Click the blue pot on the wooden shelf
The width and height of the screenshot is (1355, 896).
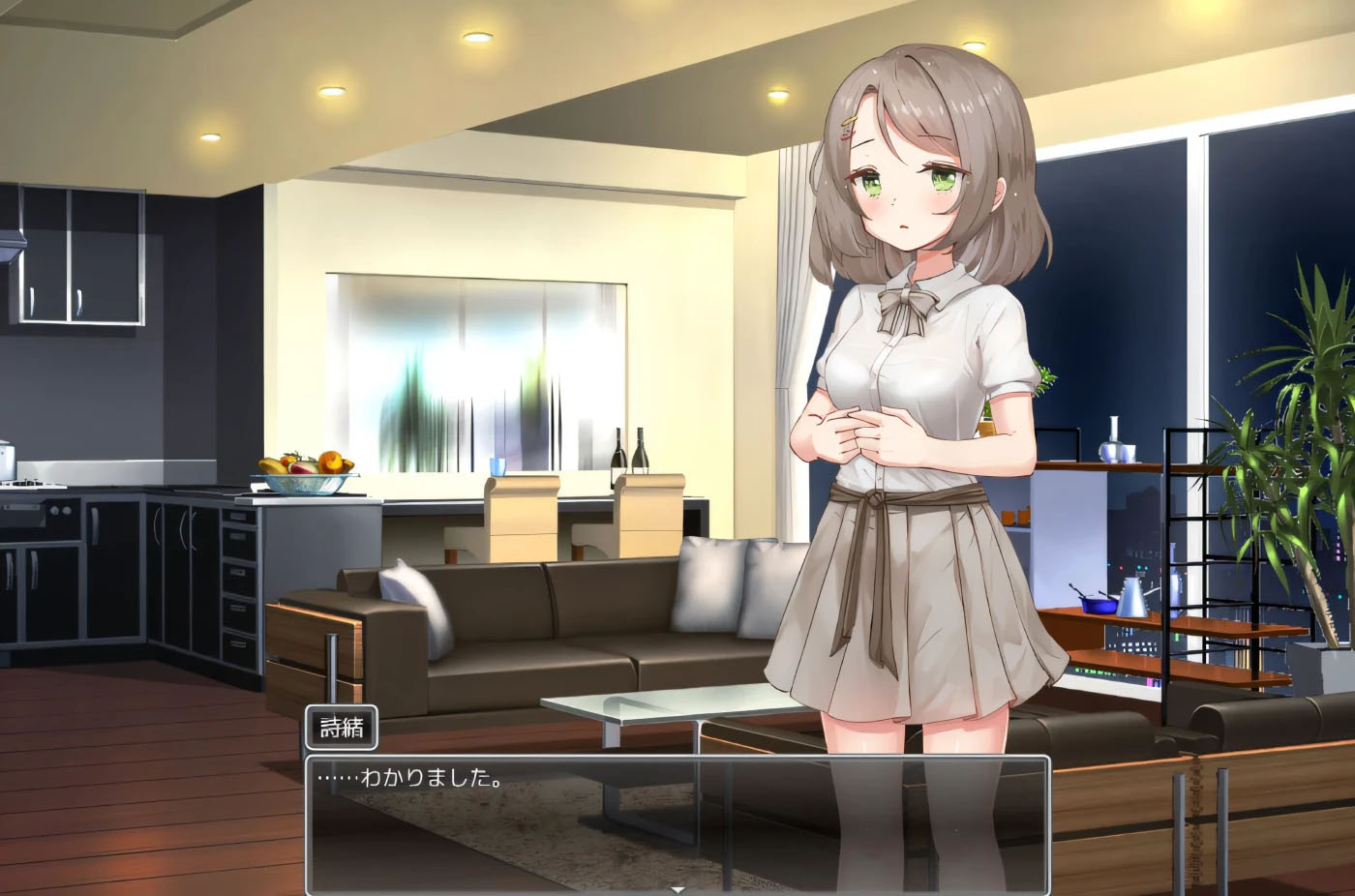1099,605
